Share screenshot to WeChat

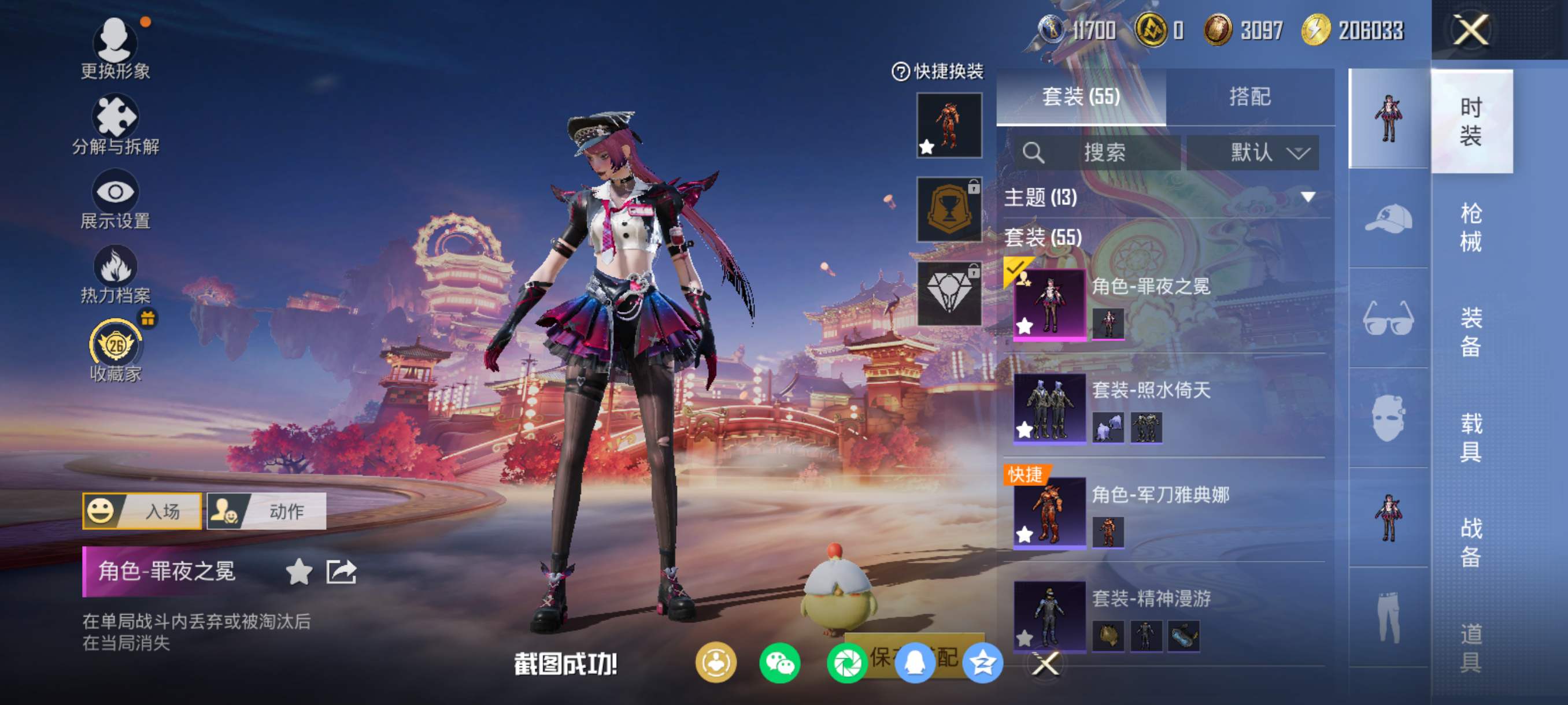(x=780, y=663)
